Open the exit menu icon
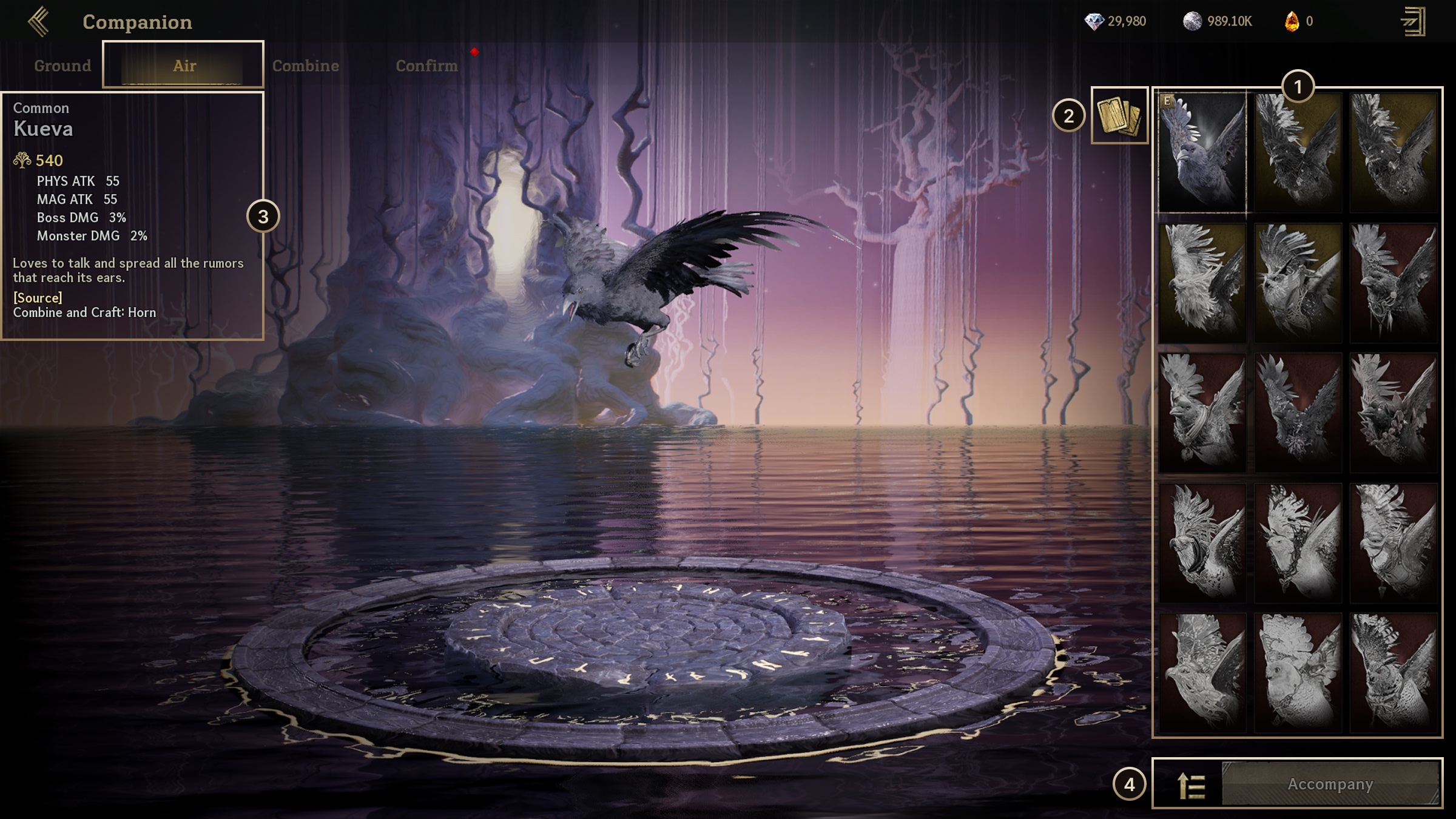1456x819 pixels. [1413, 22]
